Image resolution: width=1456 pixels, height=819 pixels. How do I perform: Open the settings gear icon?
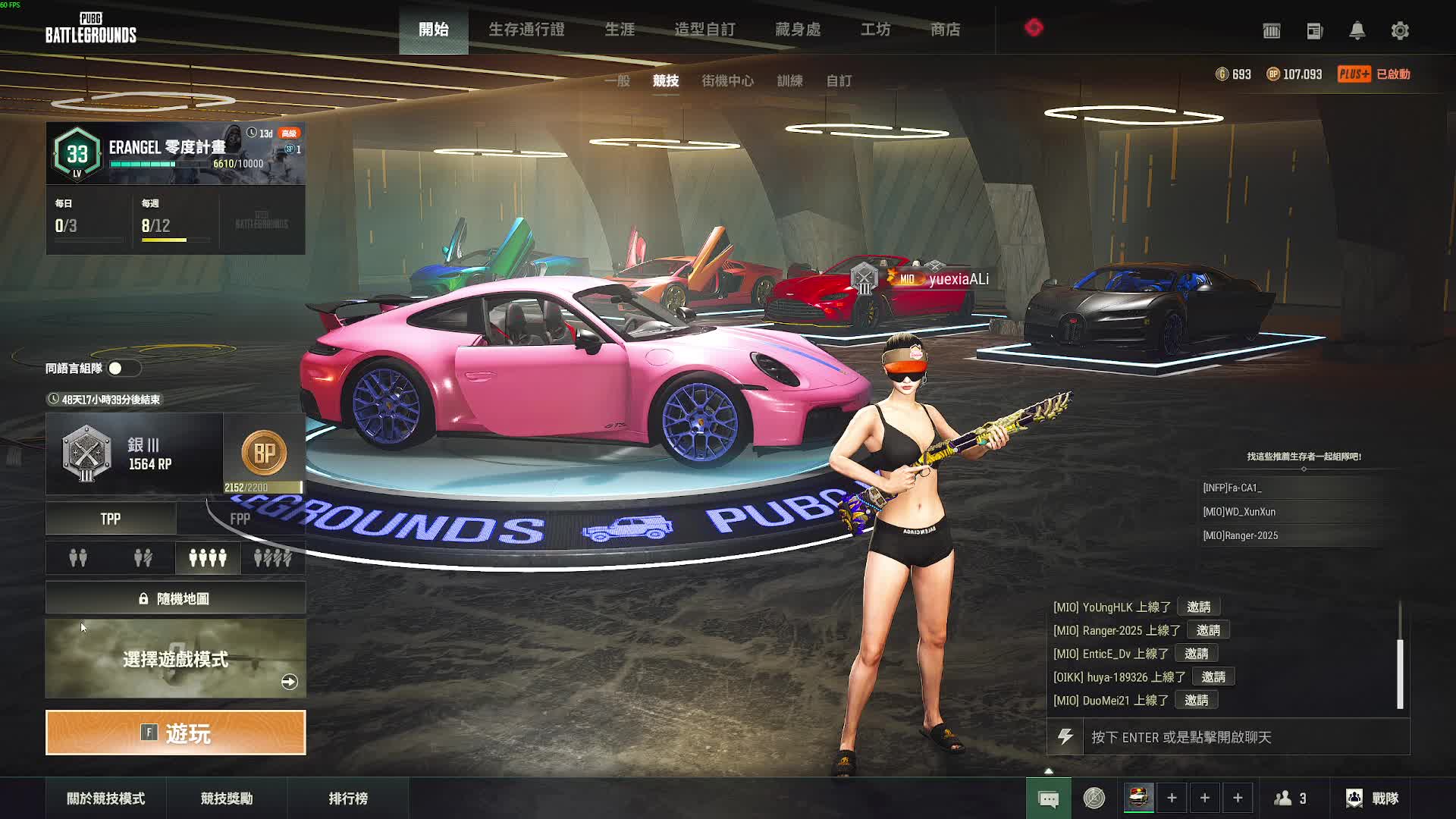(x=1400, y=31)
